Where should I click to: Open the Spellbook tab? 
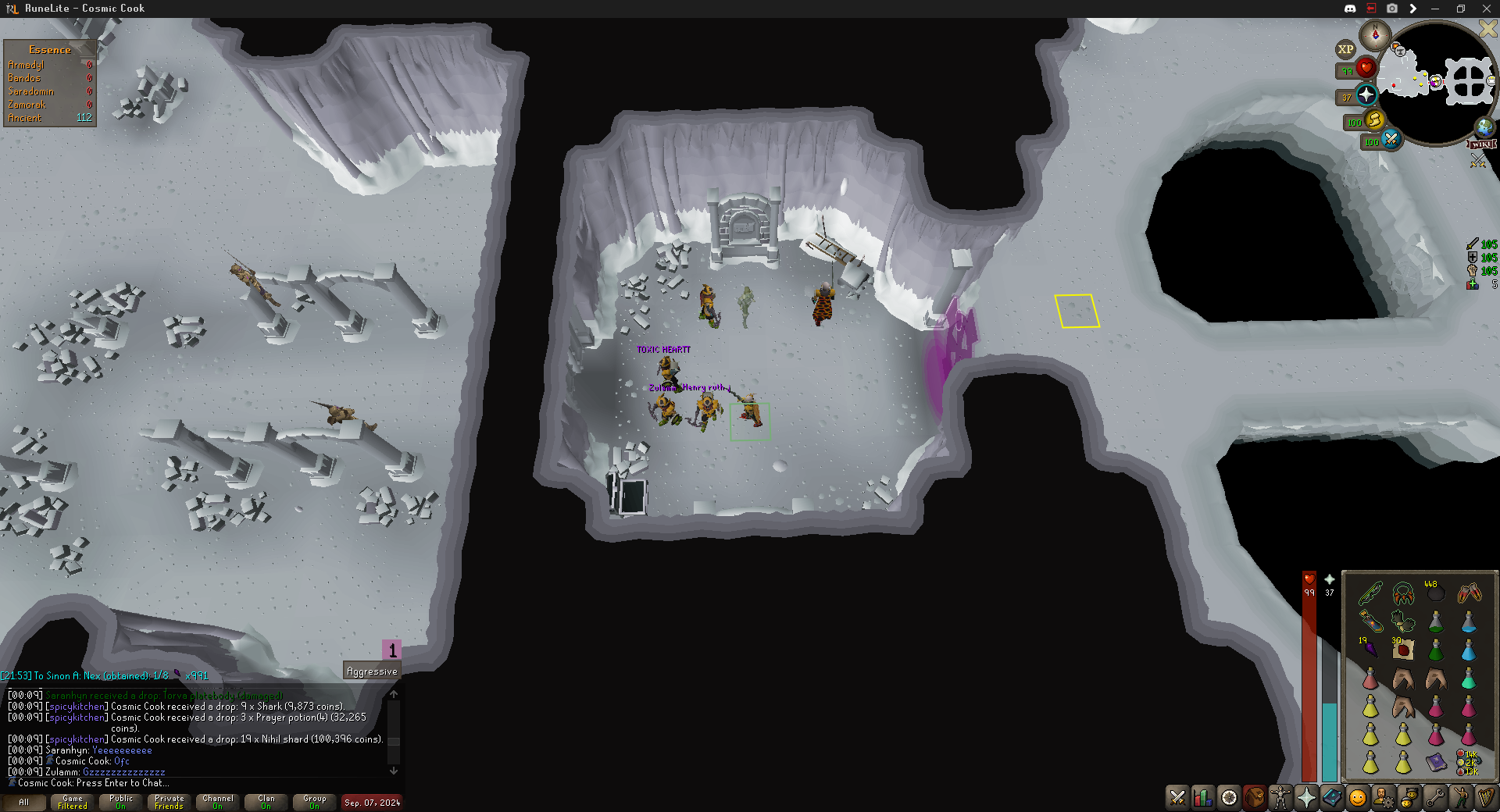[1331, 797]
